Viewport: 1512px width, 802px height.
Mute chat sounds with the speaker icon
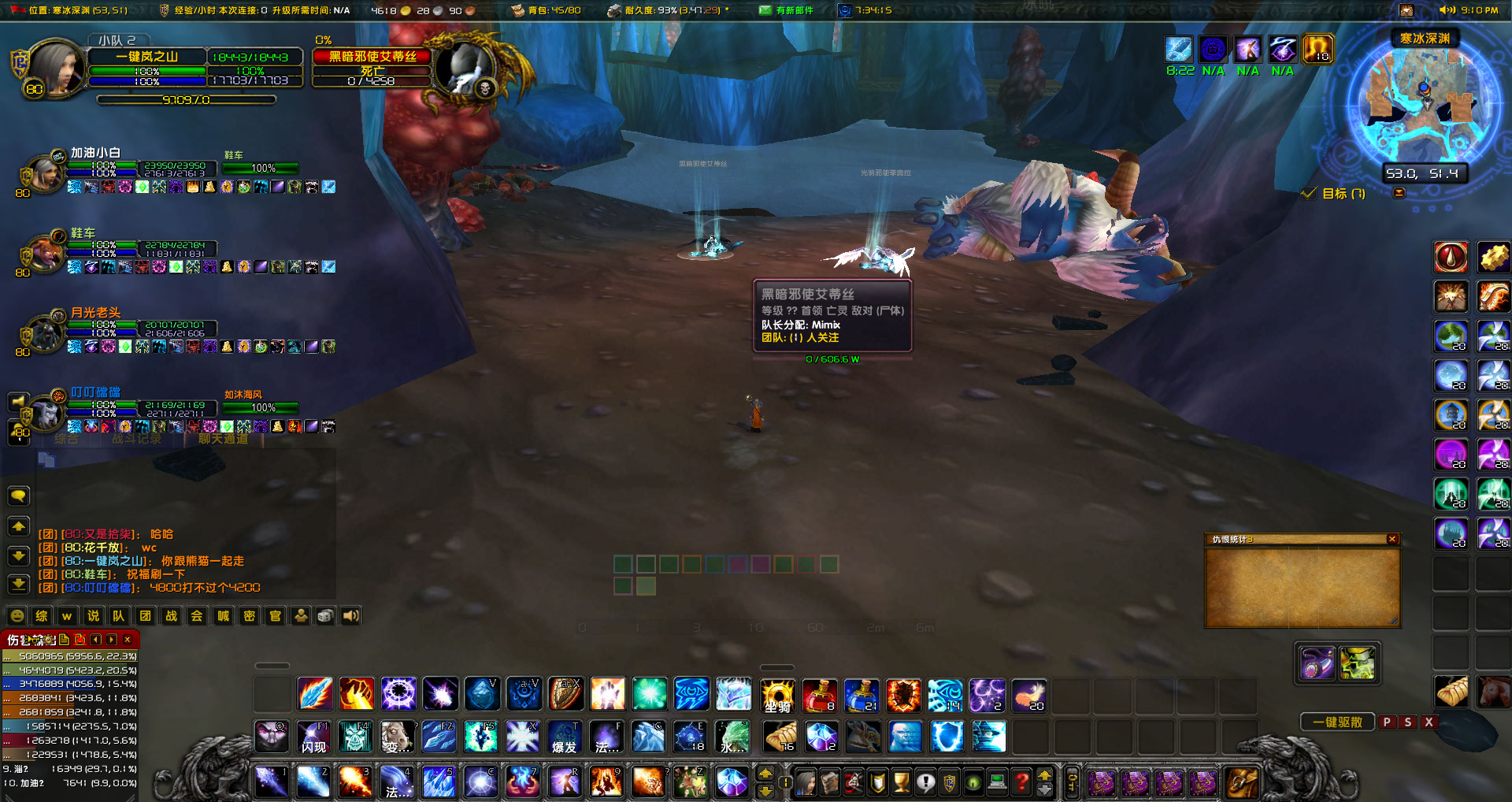pos(350,616)
